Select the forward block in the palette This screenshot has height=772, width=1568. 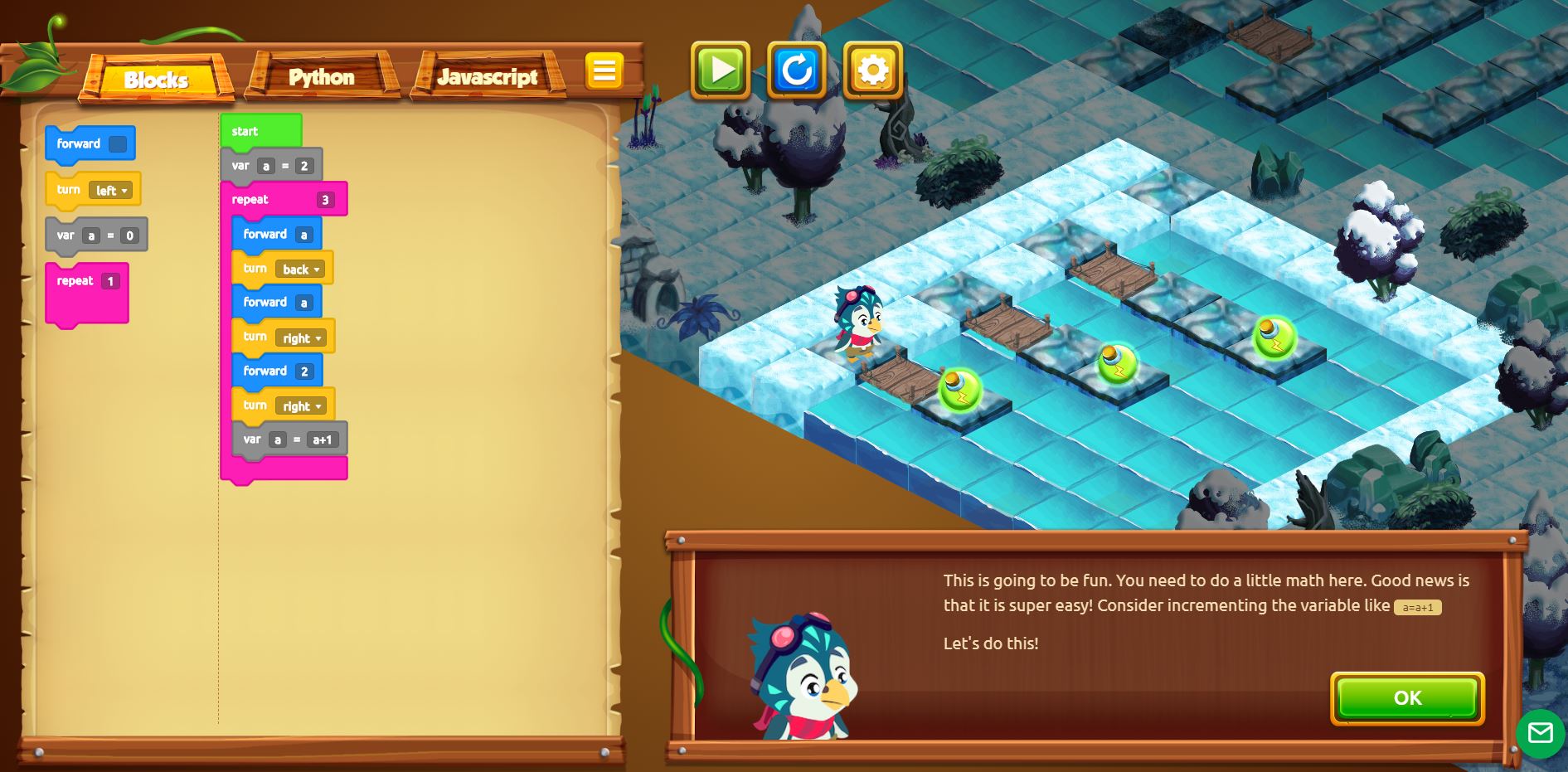(x=79, y=144)
